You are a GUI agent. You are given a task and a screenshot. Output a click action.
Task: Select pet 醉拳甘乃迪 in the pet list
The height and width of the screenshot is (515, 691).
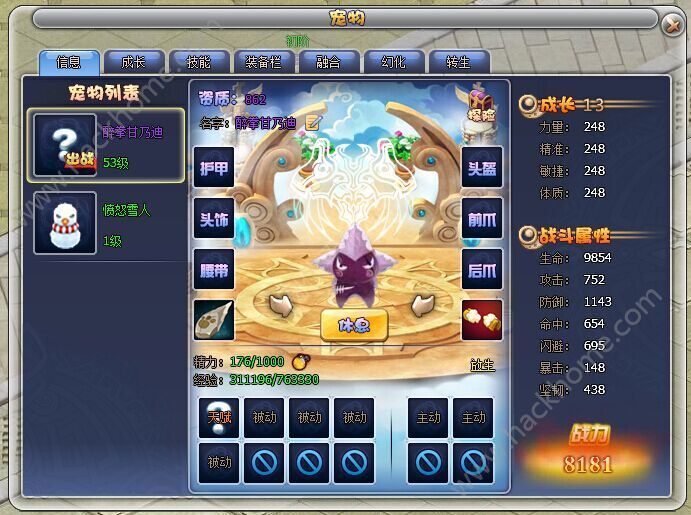pyautogui.click(x=109, y=146)
